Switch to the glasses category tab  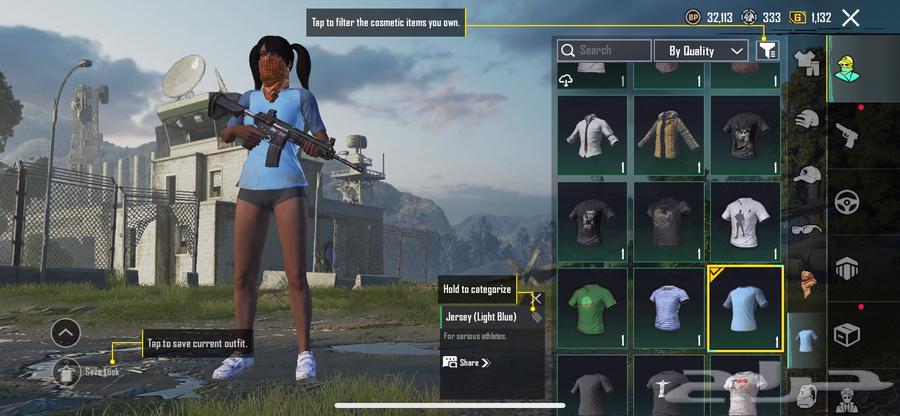pos(807,229)
